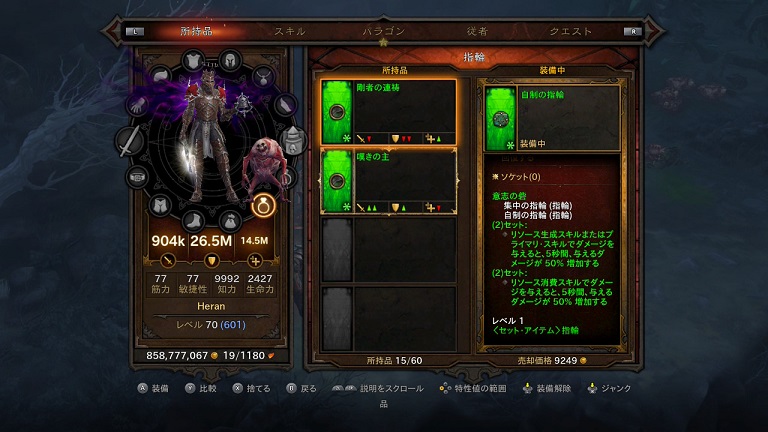Switch to the スキル tab

point(290,31)
